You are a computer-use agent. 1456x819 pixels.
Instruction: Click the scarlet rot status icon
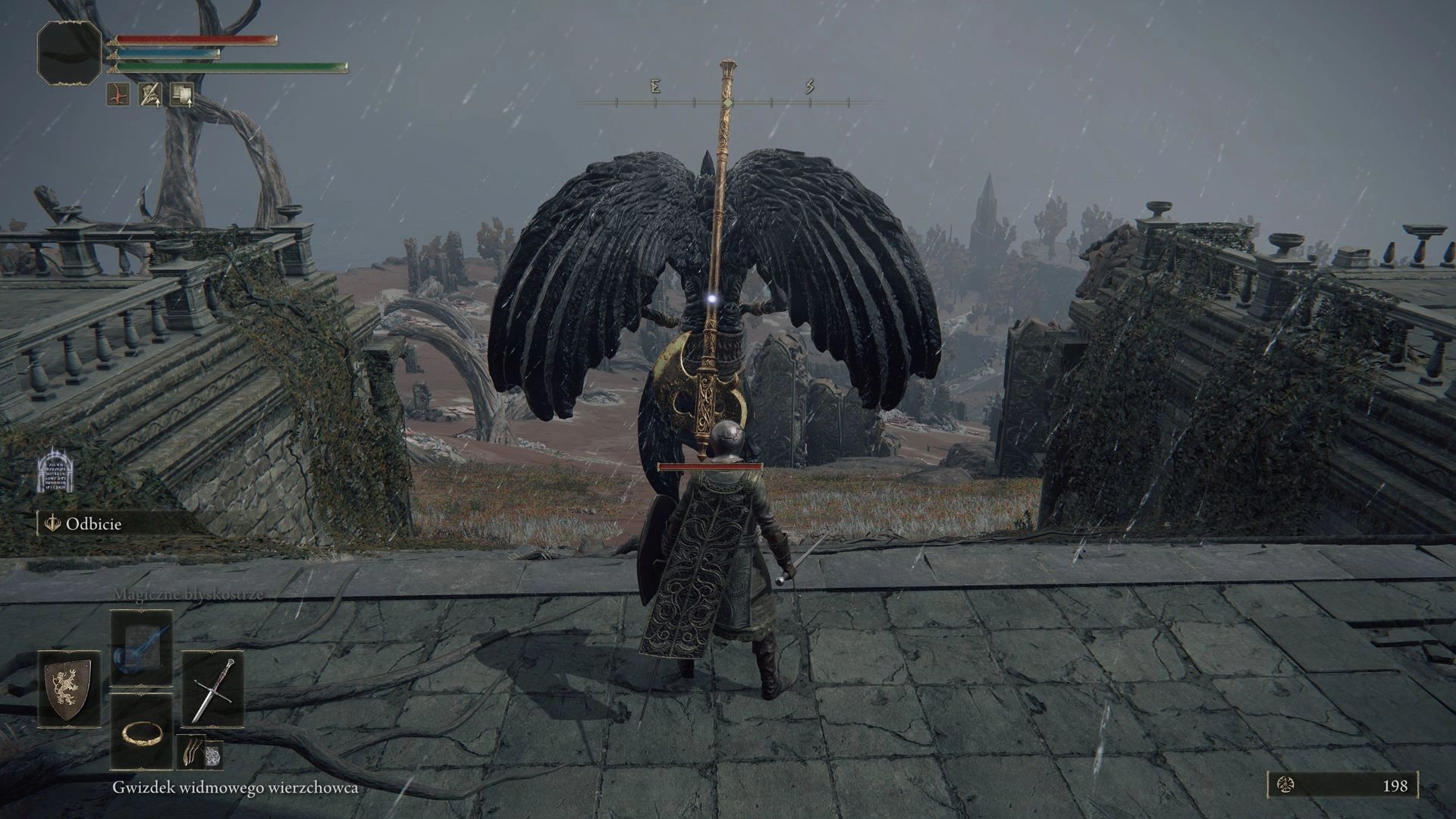pyautogui.click(x=118, y=95)
